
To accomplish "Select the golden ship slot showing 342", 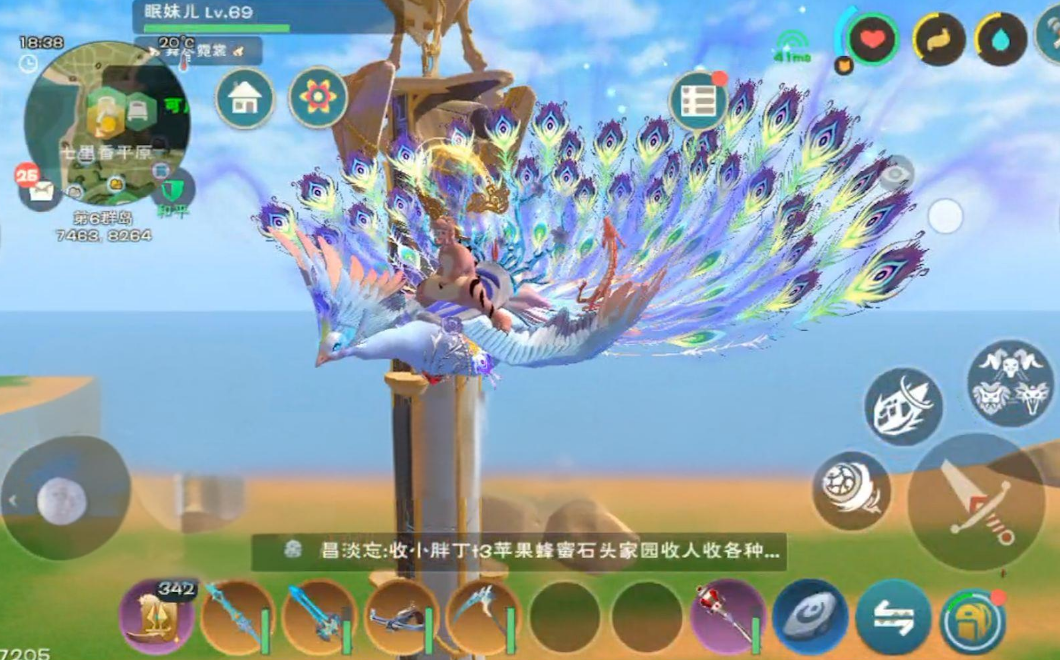I will tap(157, 616).
